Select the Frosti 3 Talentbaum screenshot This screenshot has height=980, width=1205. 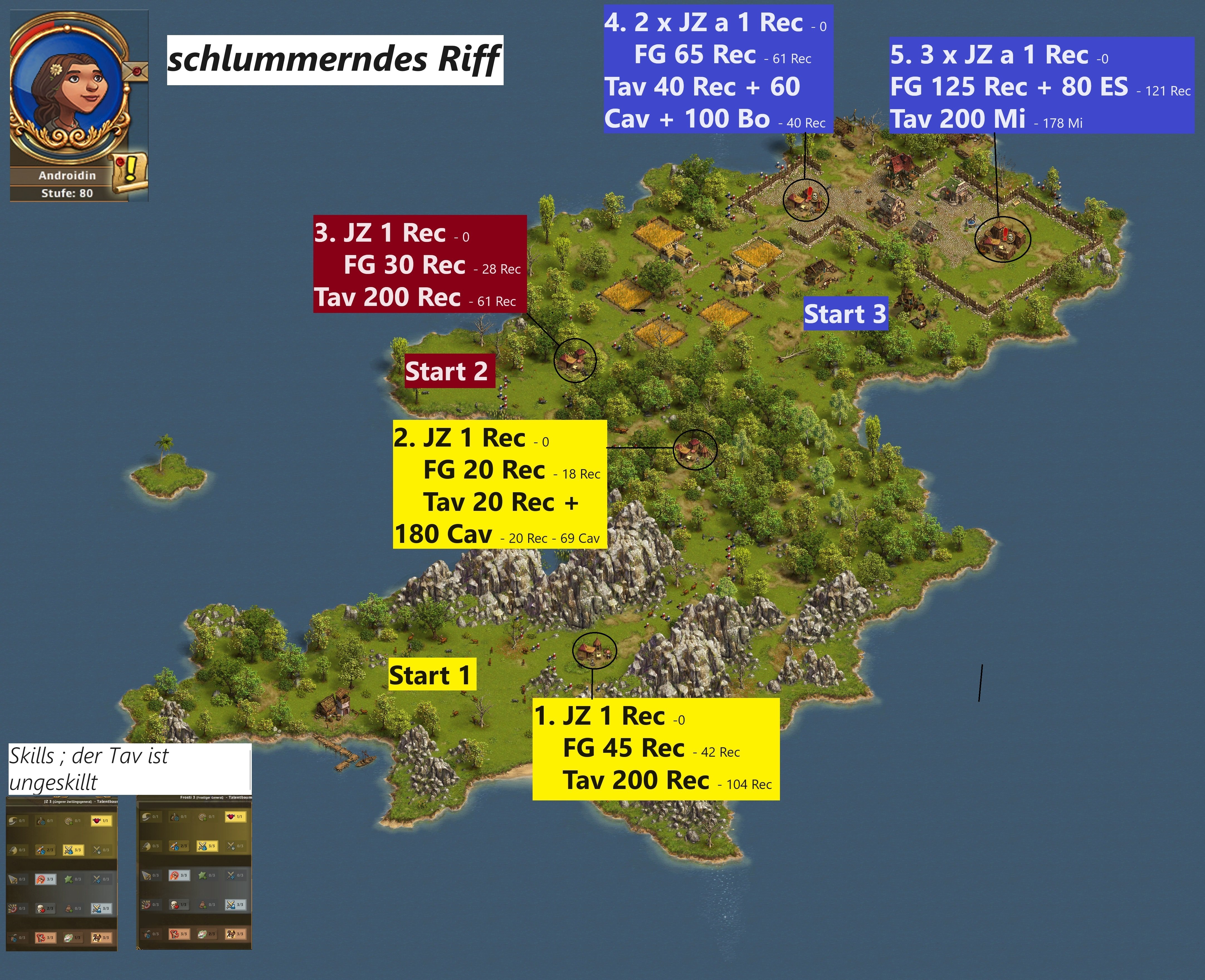[x=194, y=873]
